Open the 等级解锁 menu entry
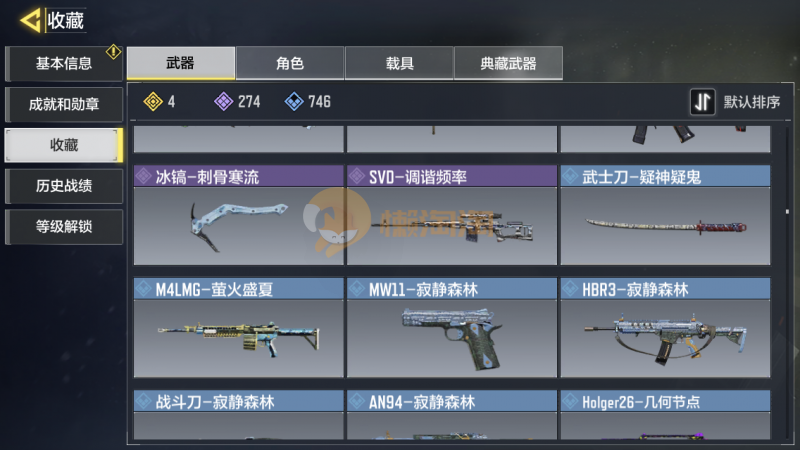This screenshot has width=800, height=450. click(x=63, y=226)
